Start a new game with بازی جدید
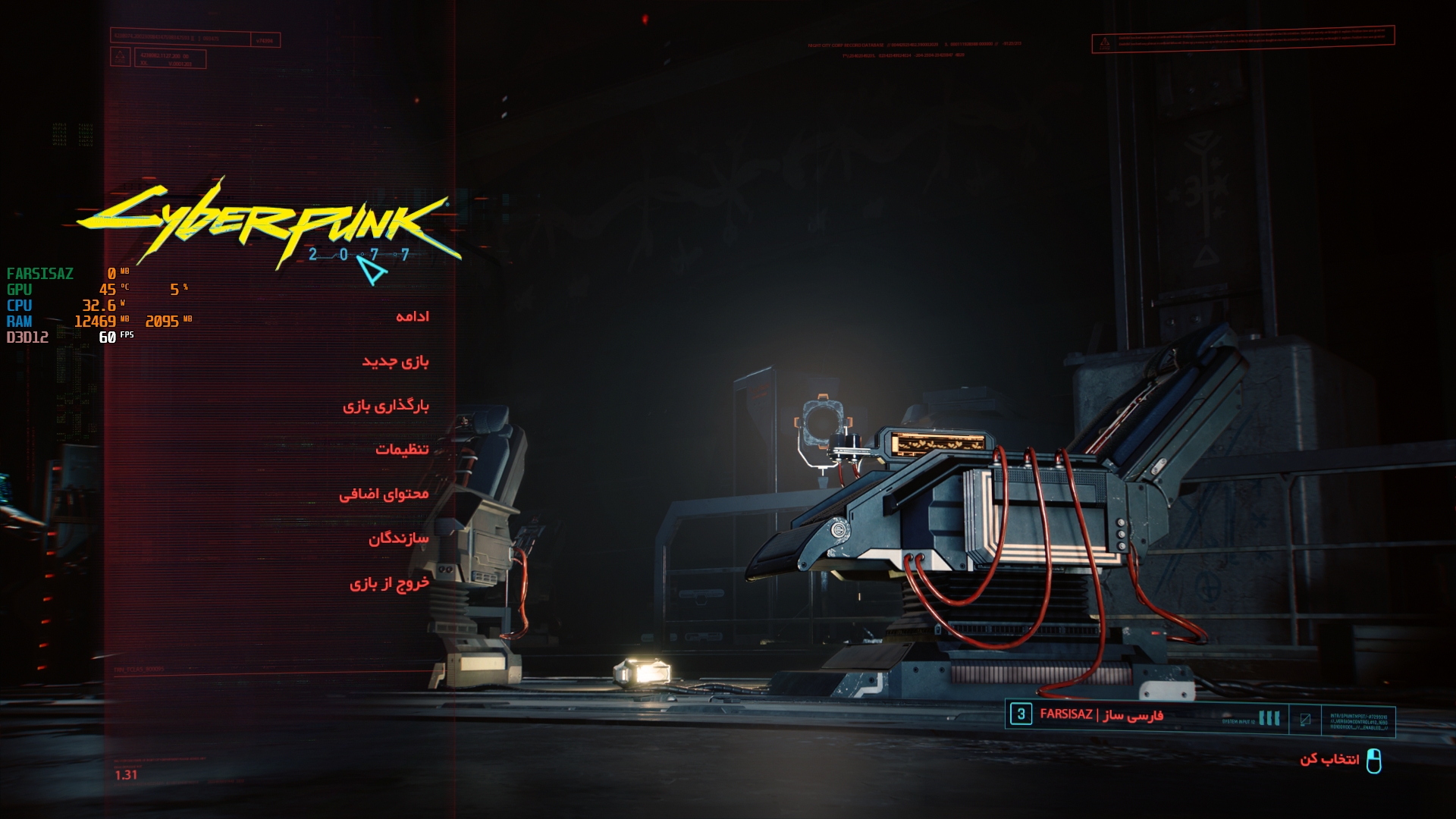Screen dimensions: 1456x819 [395, 361]
